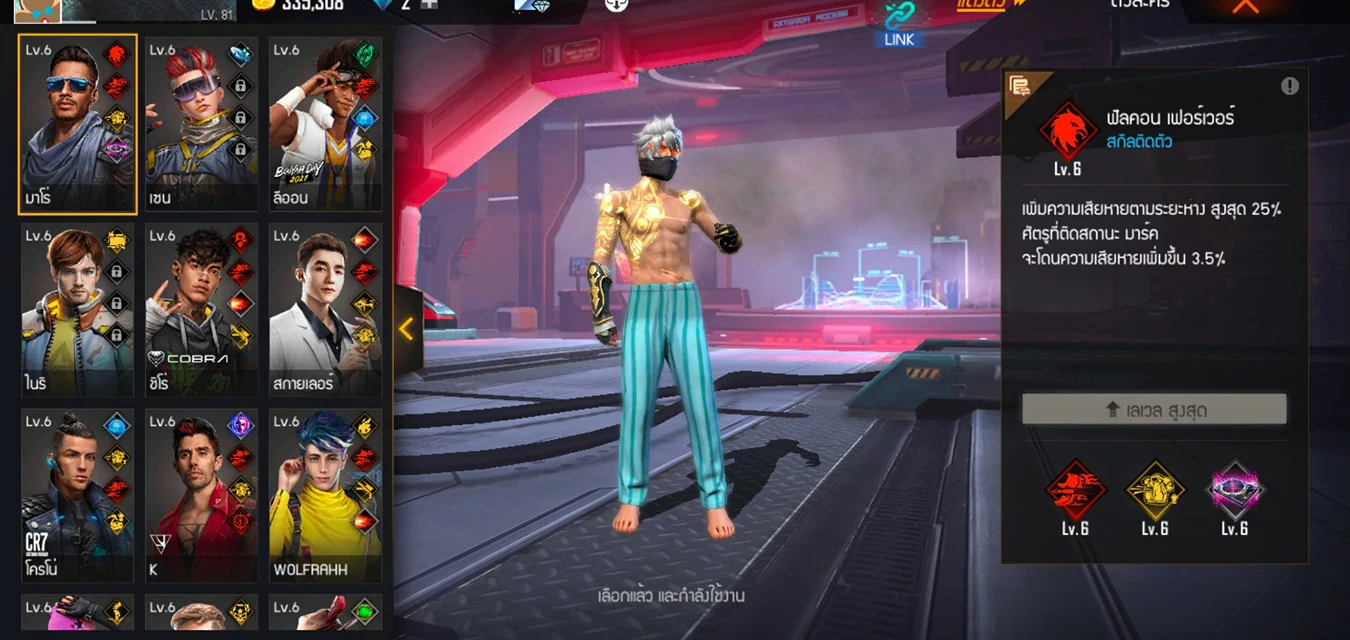The height and width of the screenshot is (640, 1350).
Task: Select the ไนริ character card
Action: click(77, 309)
